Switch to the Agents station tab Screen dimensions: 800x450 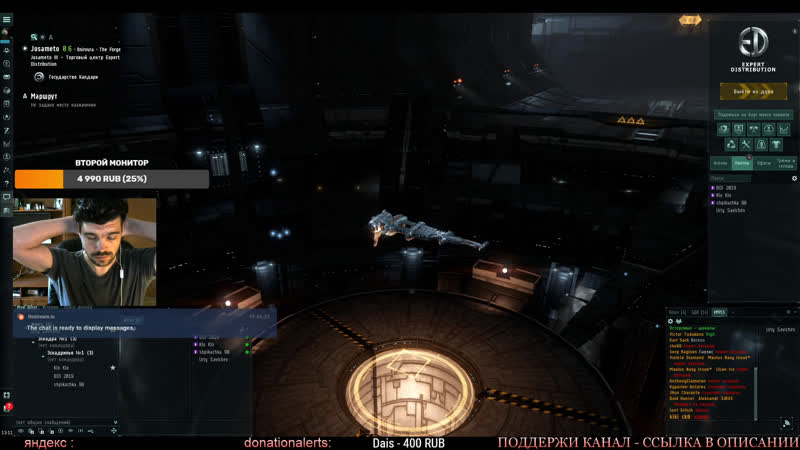click(x=720, y=162)
